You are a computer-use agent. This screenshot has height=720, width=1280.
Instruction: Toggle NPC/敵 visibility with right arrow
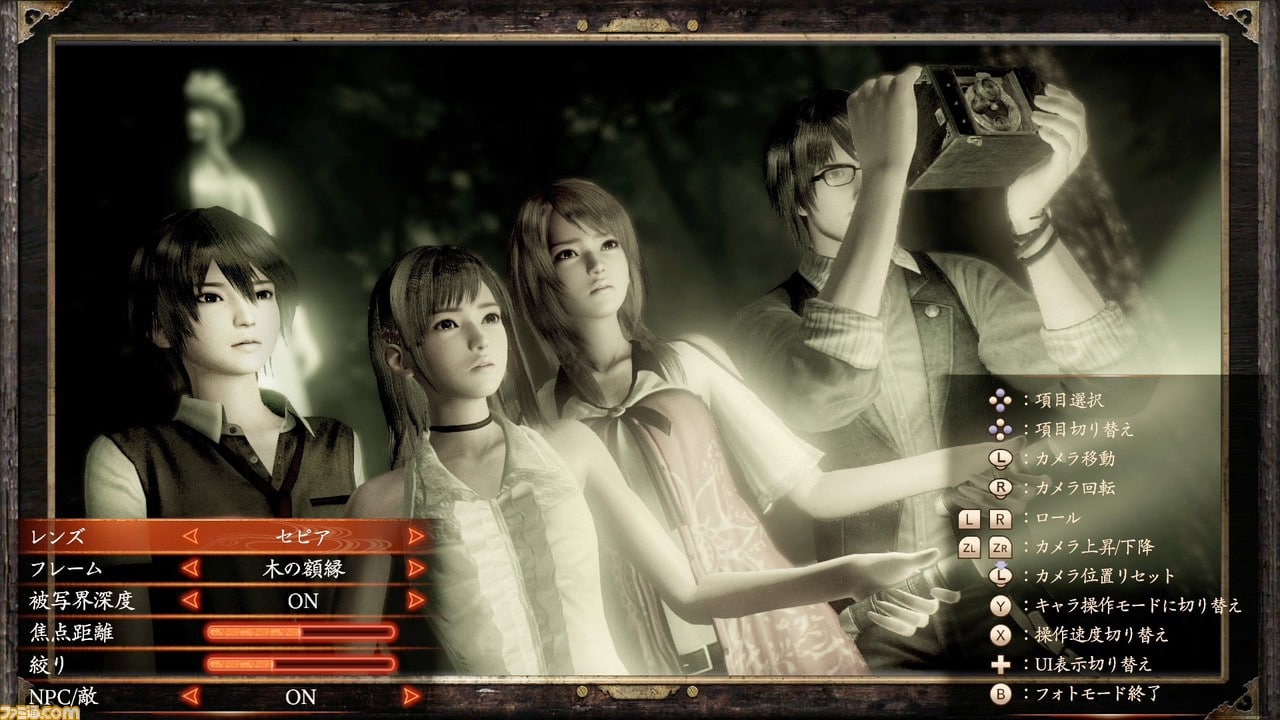416,696
